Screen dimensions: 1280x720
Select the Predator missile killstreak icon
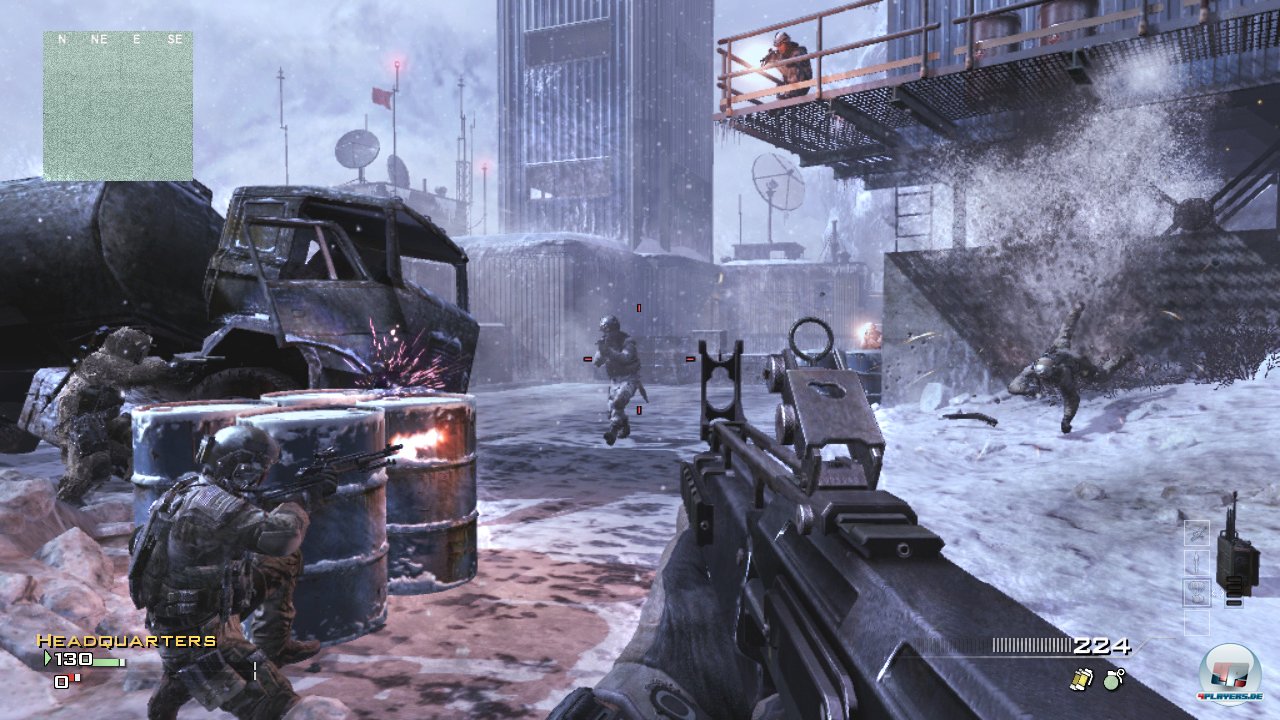tap(1197, 562)
